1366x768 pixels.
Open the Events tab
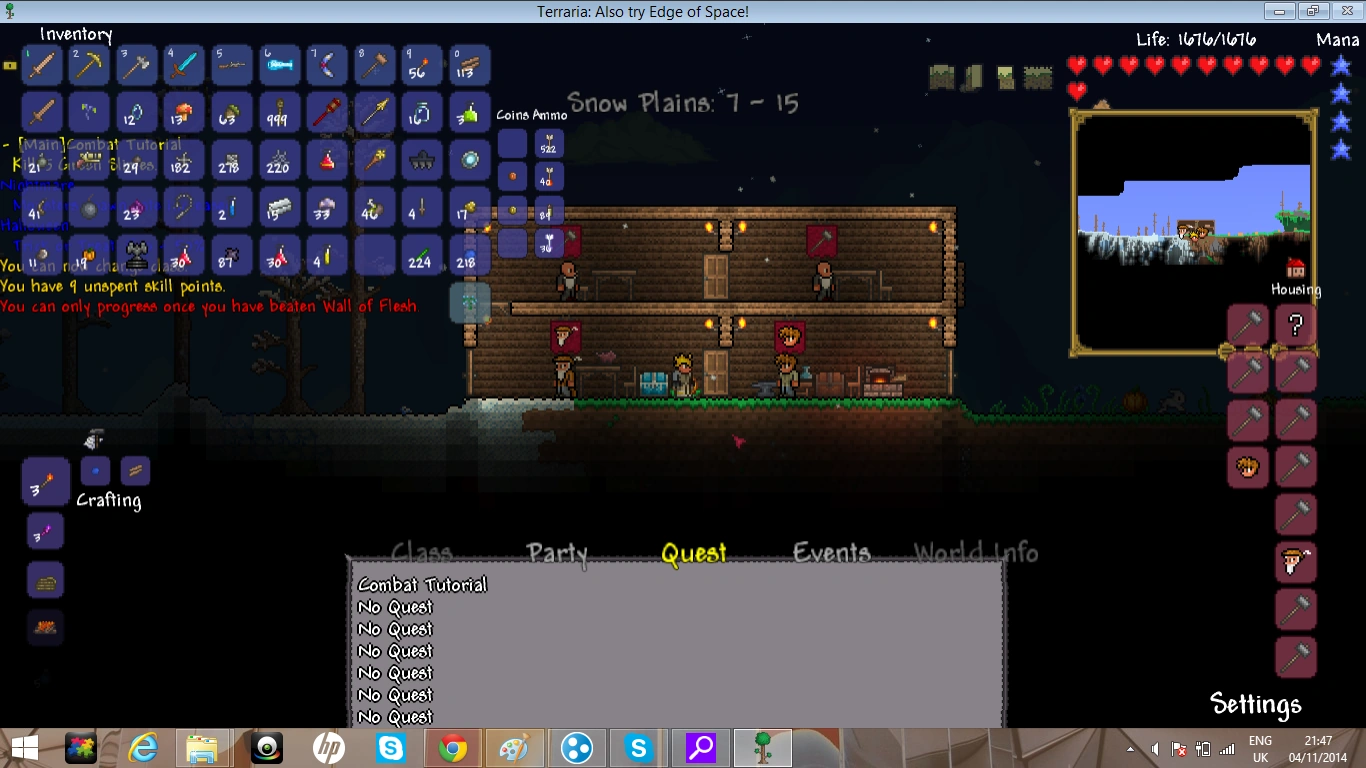(x=832, y=552)
